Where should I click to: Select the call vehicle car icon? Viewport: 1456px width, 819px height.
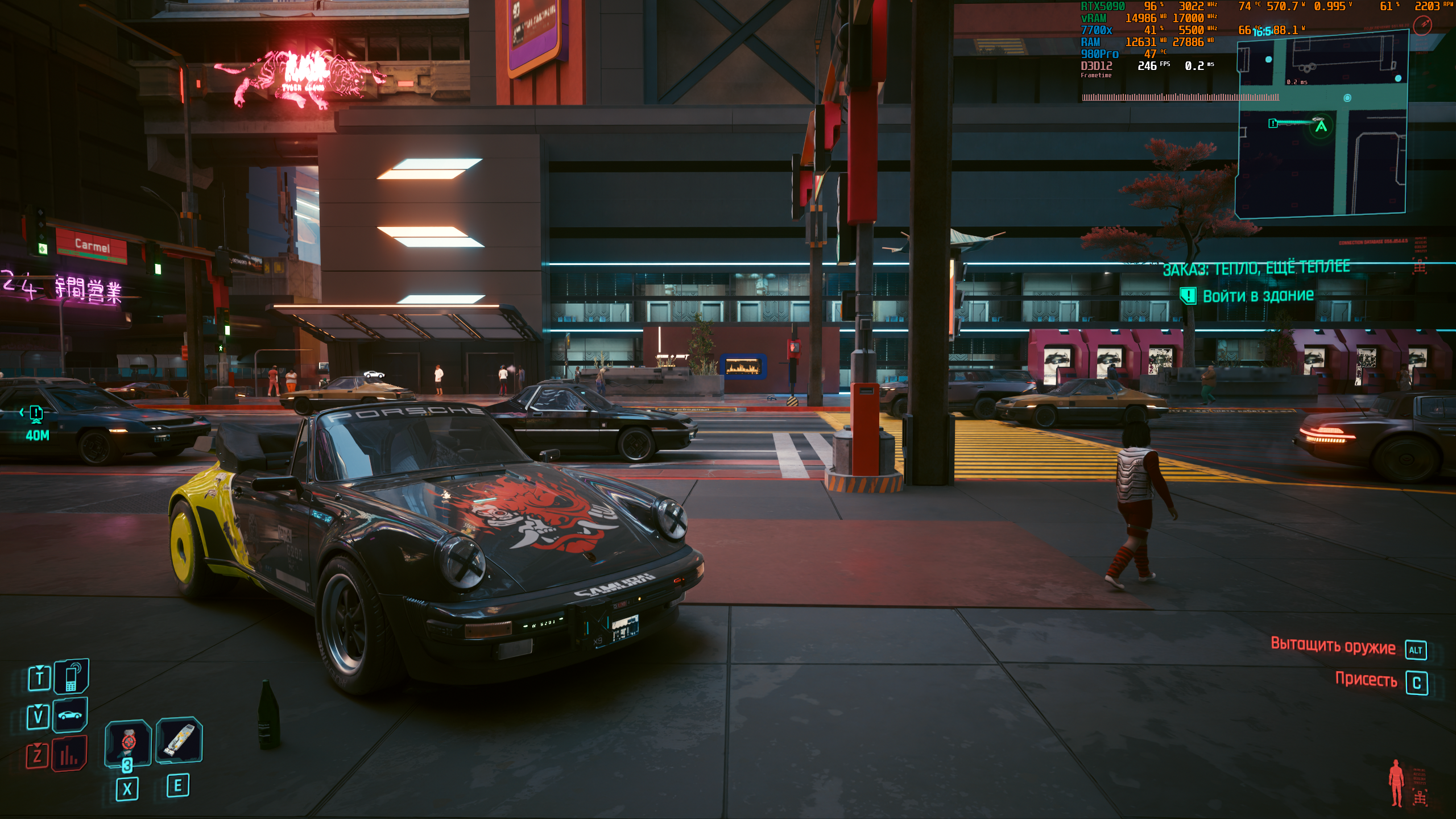pyautogui.click(x=70, y=715)
